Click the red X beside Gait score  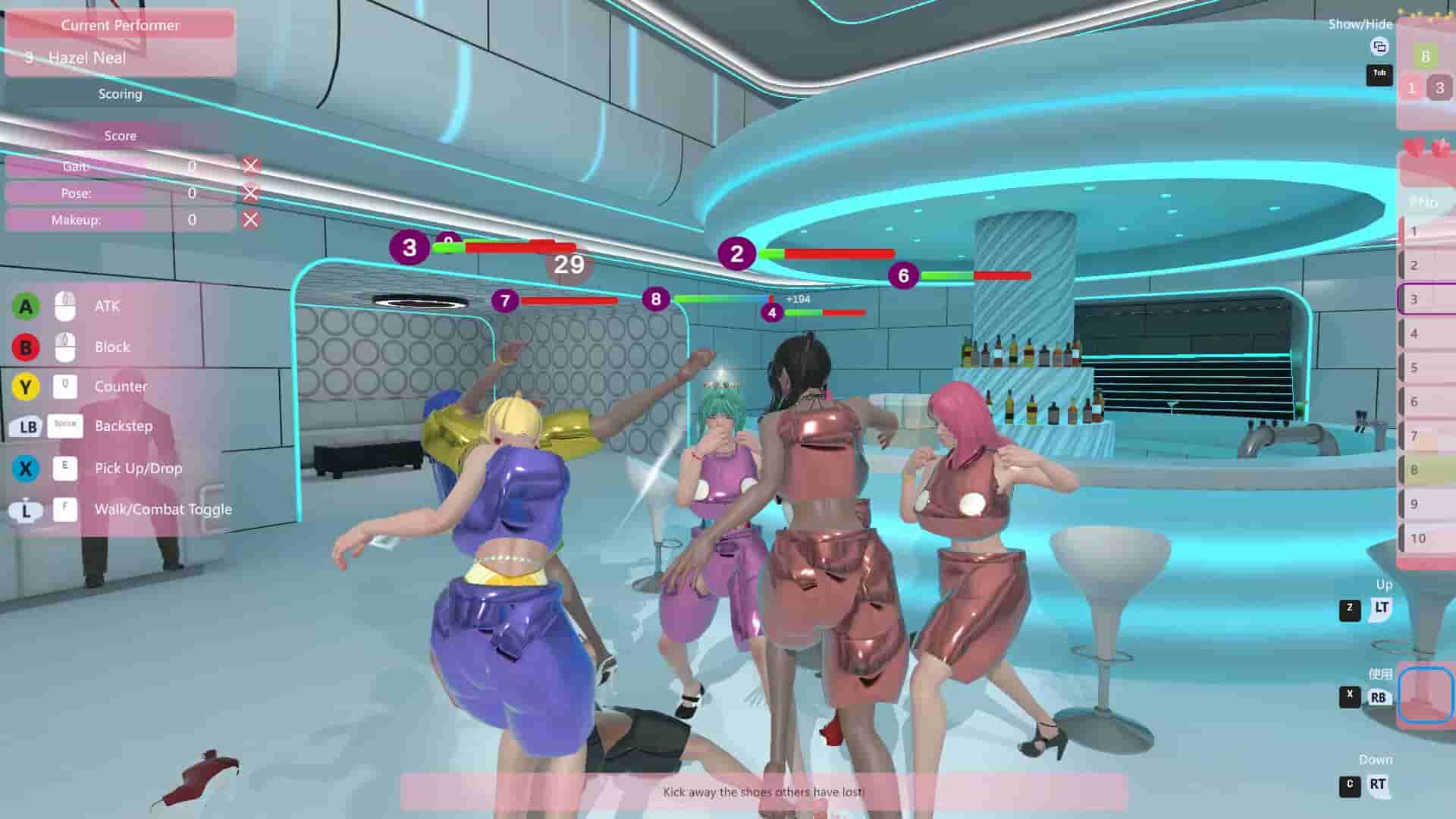250,166
